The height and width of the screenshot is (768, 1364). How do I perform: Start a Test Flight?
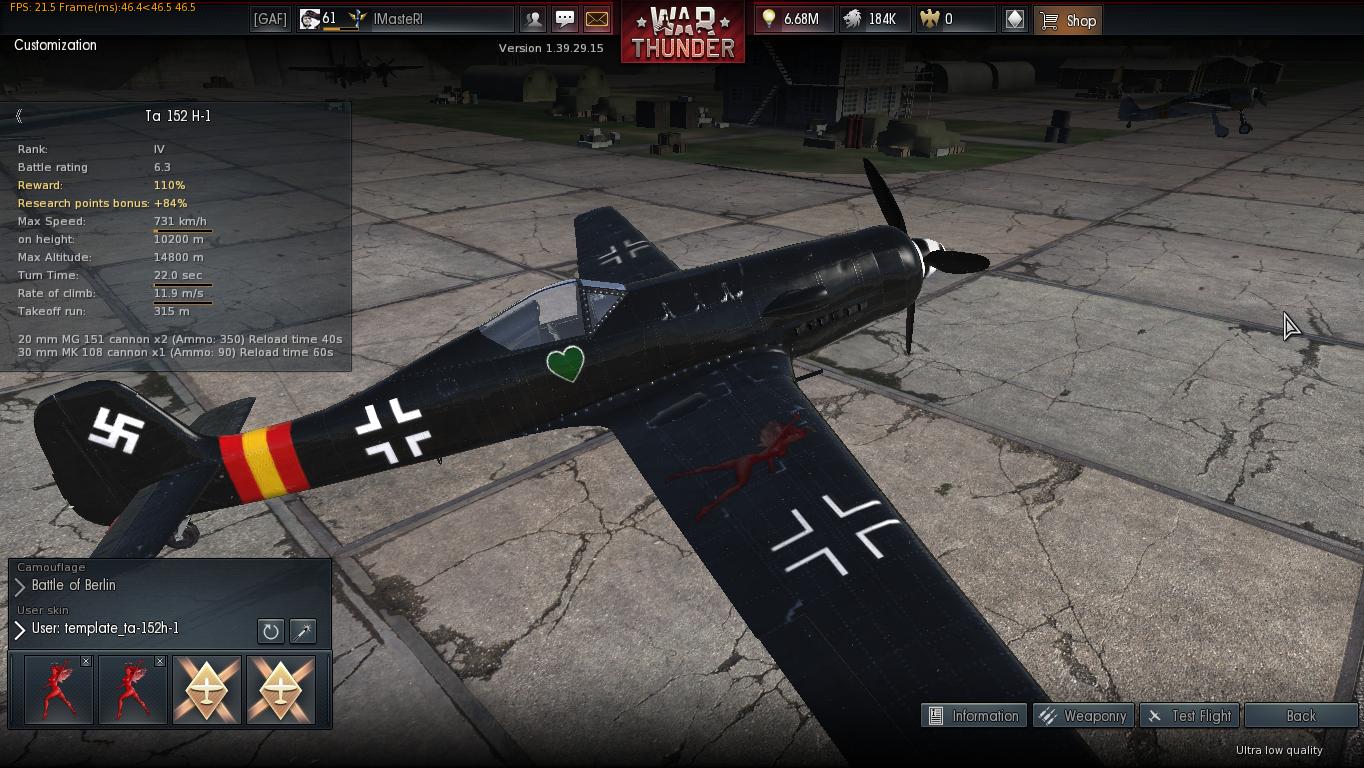[1189, 716]
